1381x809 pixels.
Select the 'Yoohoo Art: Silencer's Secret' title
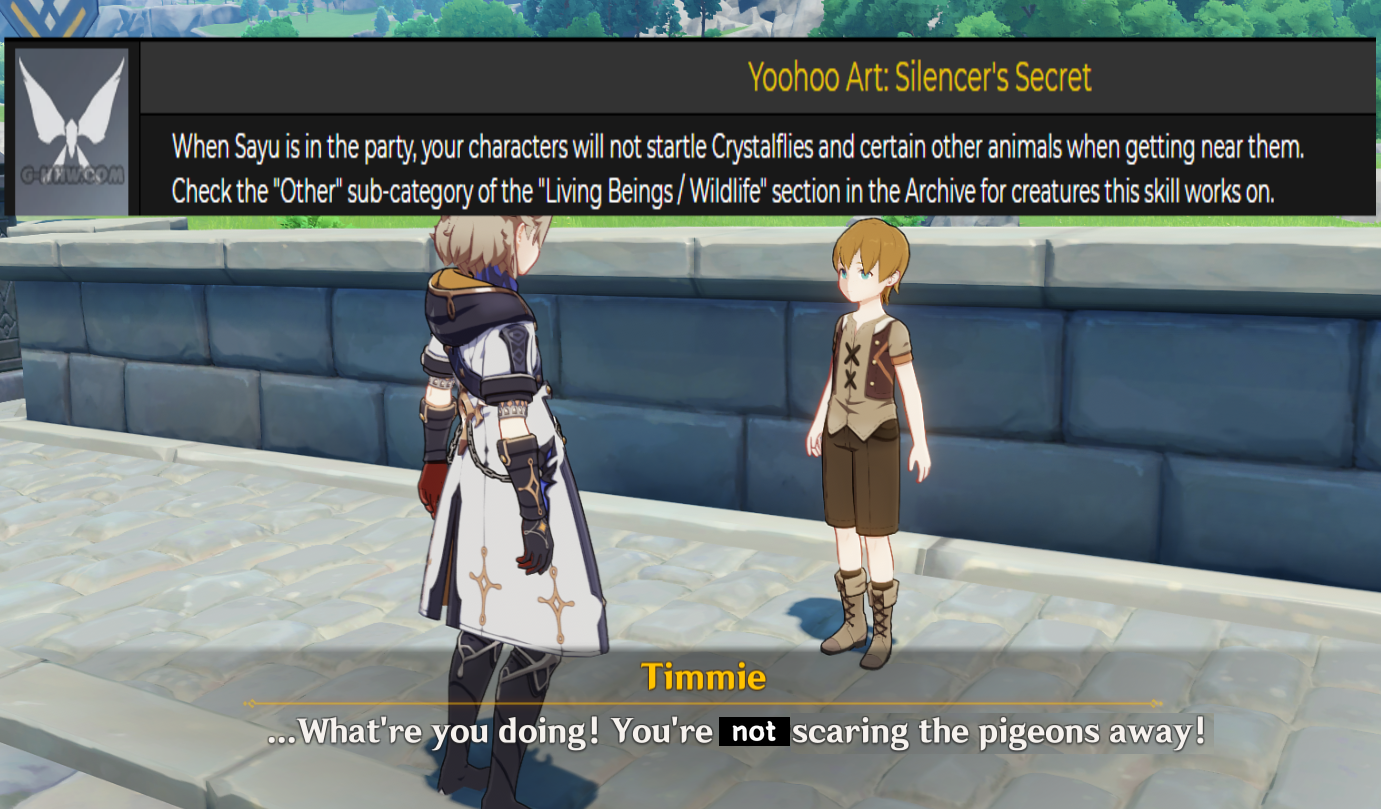pyautogui.click(x=921, y=78)
